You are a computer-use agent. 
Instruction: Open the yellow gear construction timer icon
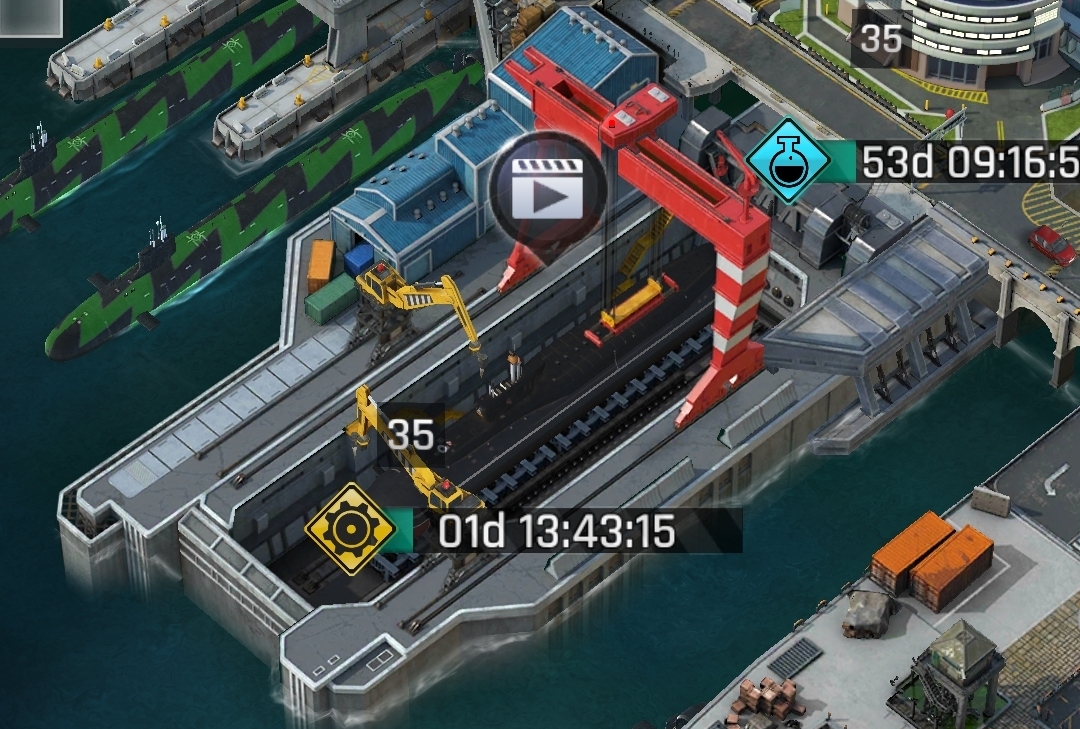(x=348, y=529)
